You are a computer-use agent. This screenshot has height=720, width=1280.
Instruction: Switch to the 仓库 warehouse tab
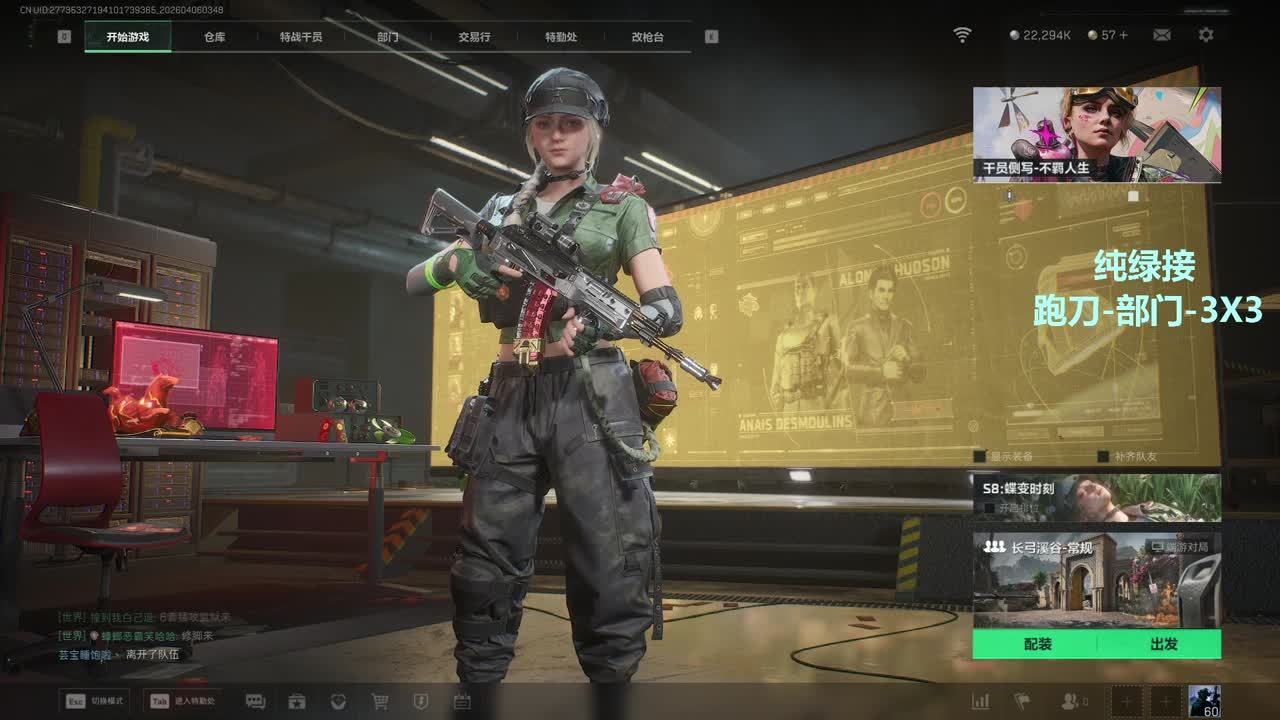[x=214, y=37]
